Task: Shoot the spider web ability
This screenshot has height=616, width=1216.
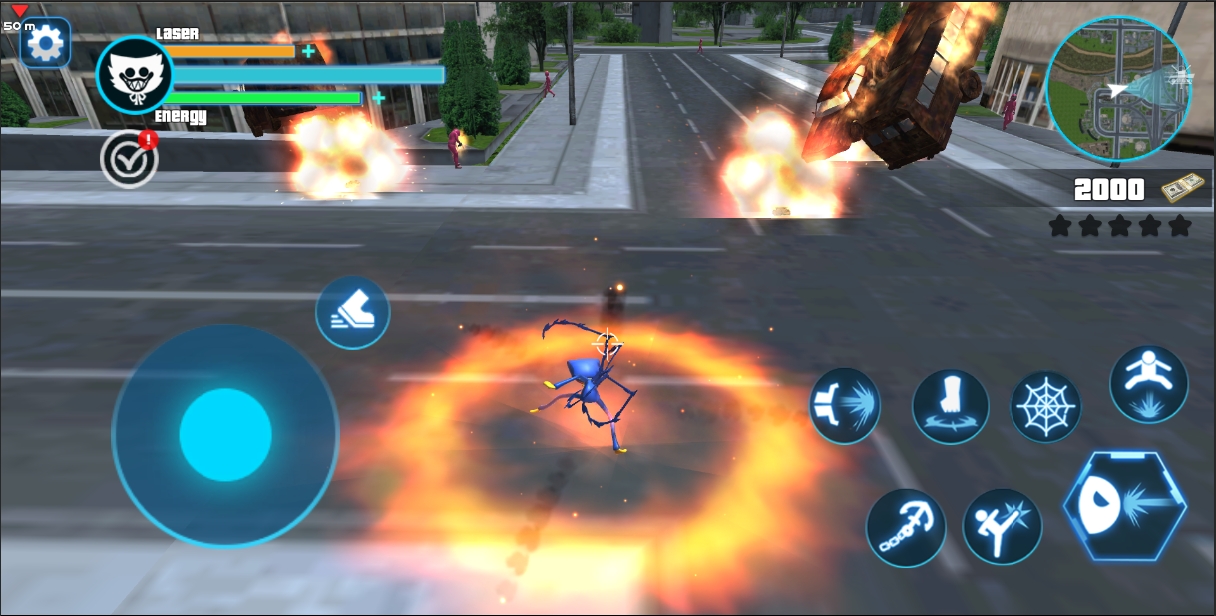Action: click(1046, 407)
